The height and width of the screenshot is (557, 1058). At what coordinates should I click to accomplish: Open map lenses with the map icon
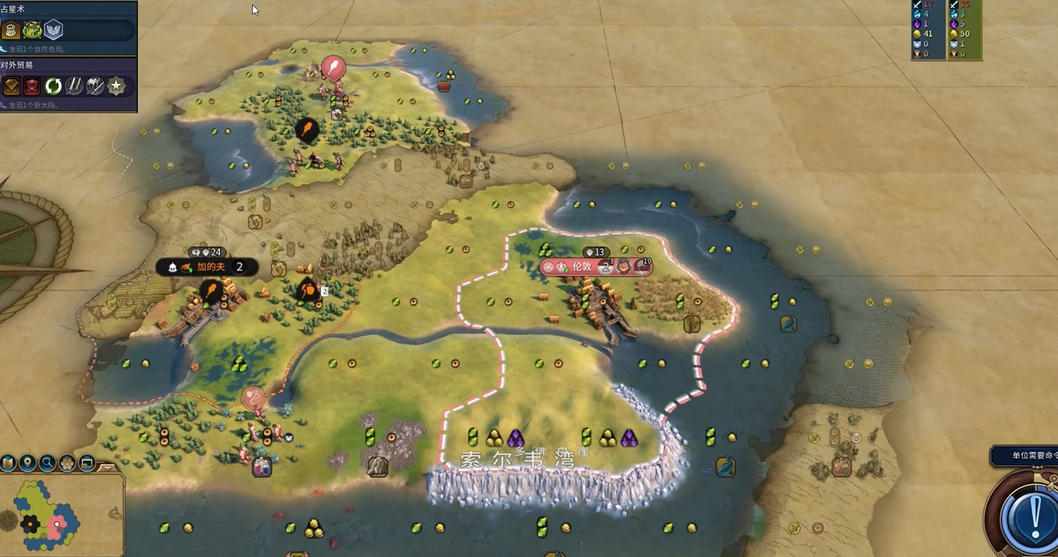tap(8, 463)
